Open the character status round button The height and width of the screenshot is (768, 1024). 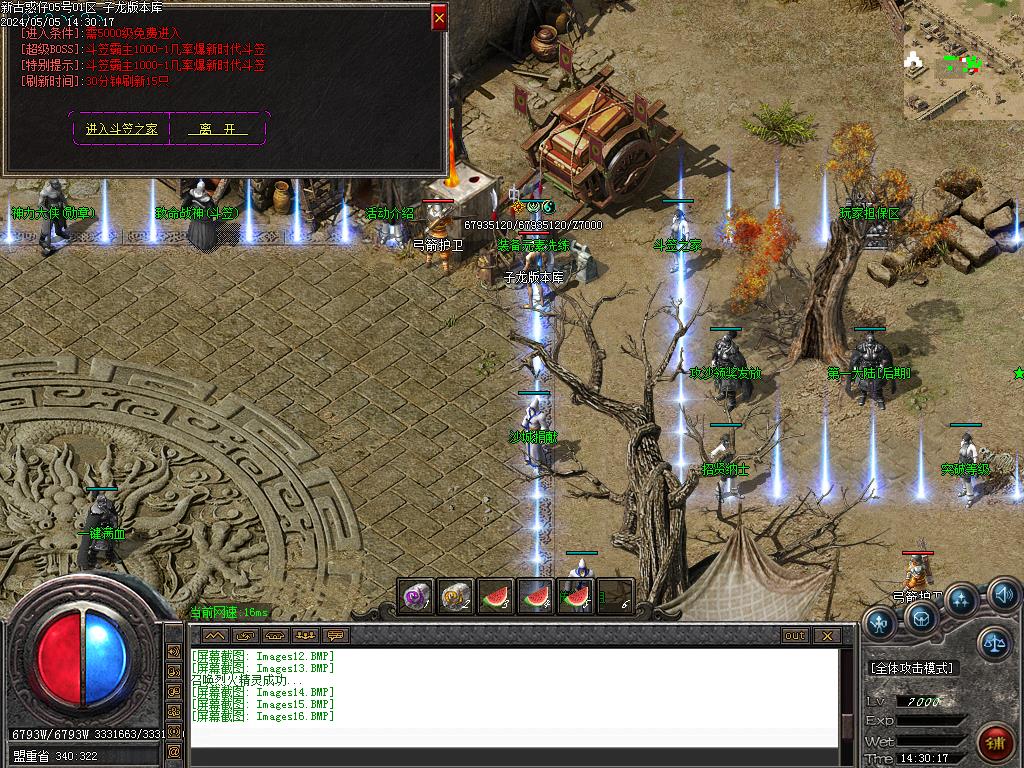(x=879, y=624)
